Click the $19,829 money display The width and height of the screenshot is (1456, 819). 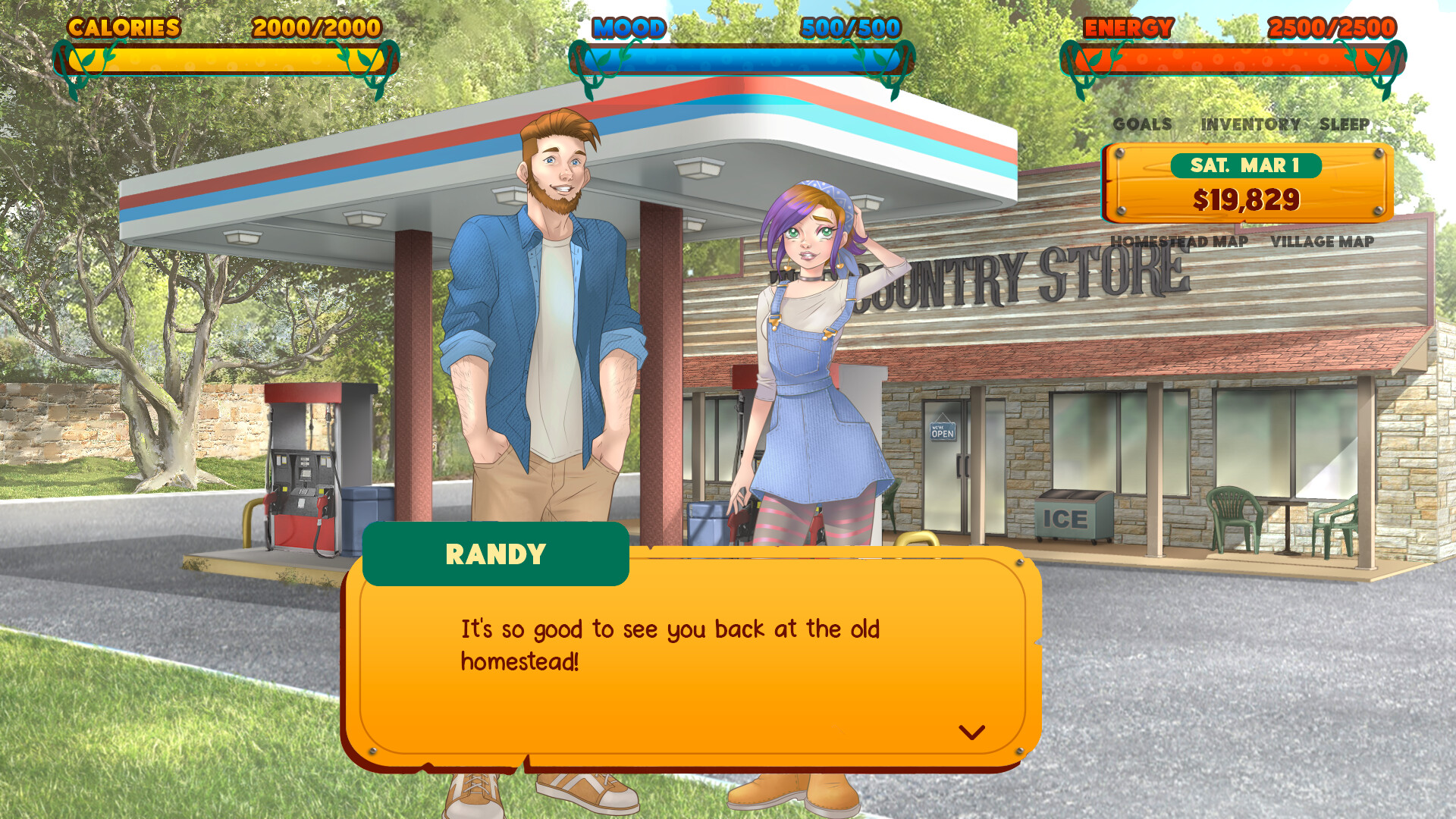pos(1246,199)
